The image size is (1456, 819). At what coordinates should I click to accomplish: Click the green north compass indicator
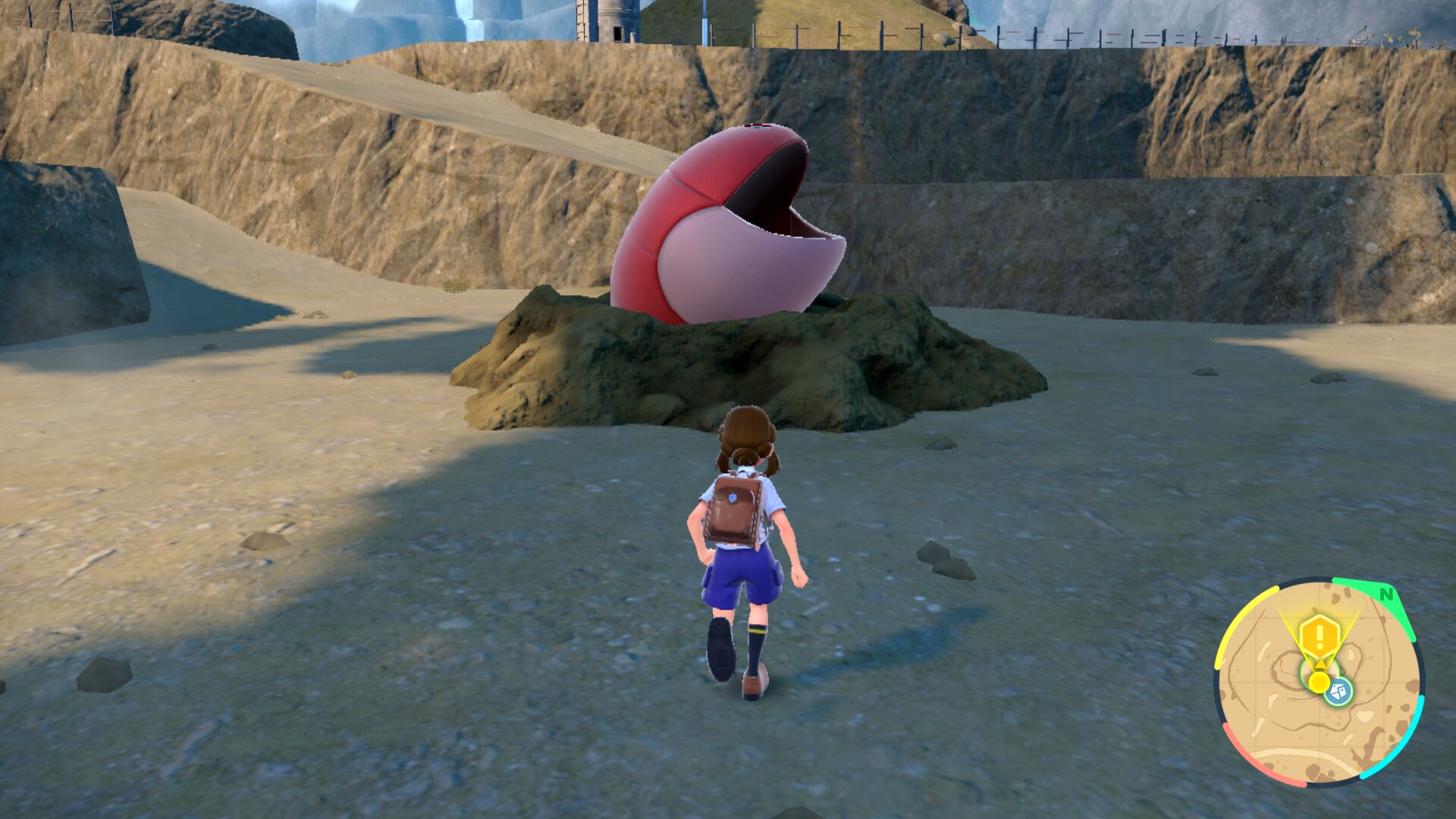(x=1386, y=595)
